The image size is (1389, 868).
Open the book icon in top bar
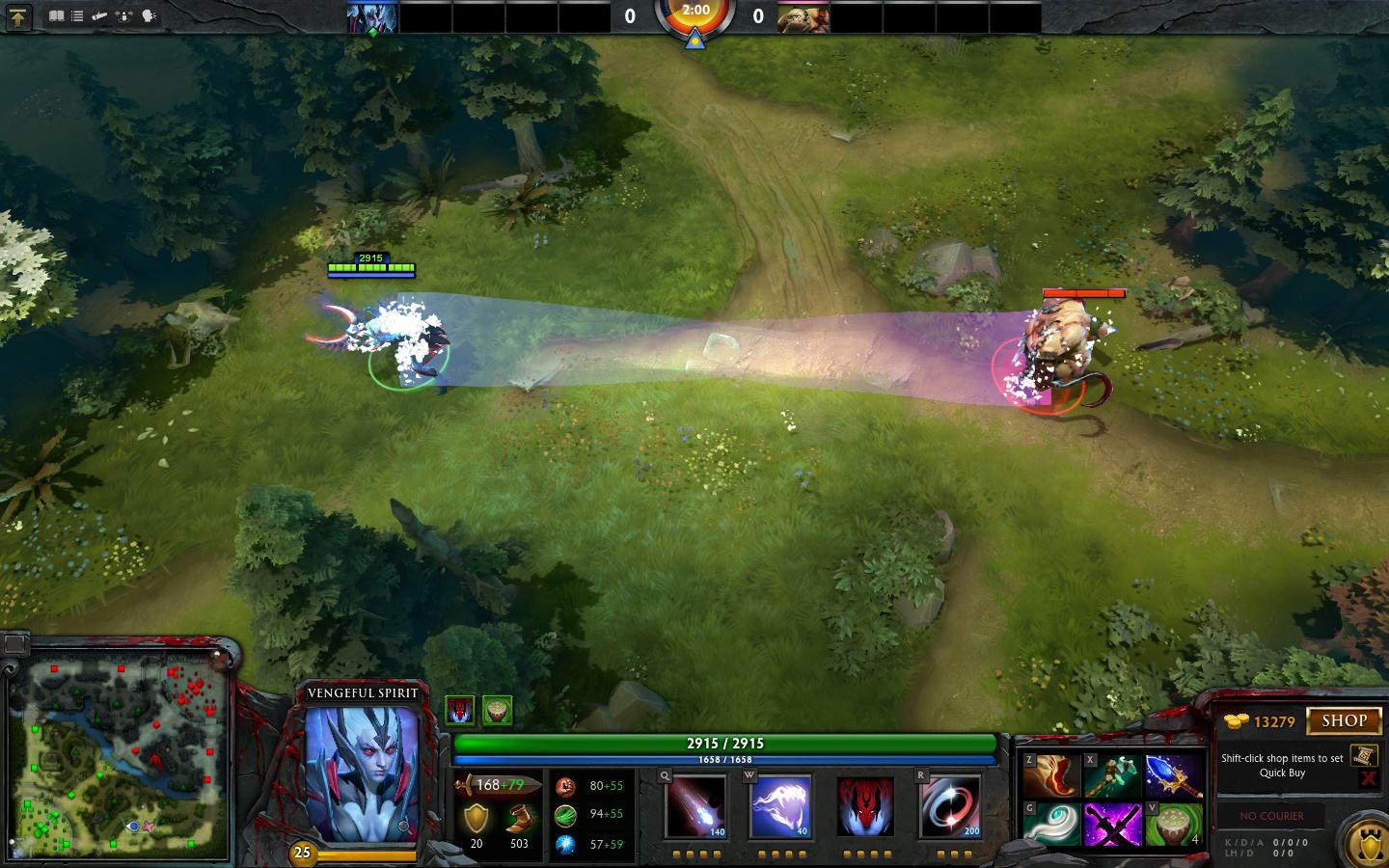(x=56, y=16)
